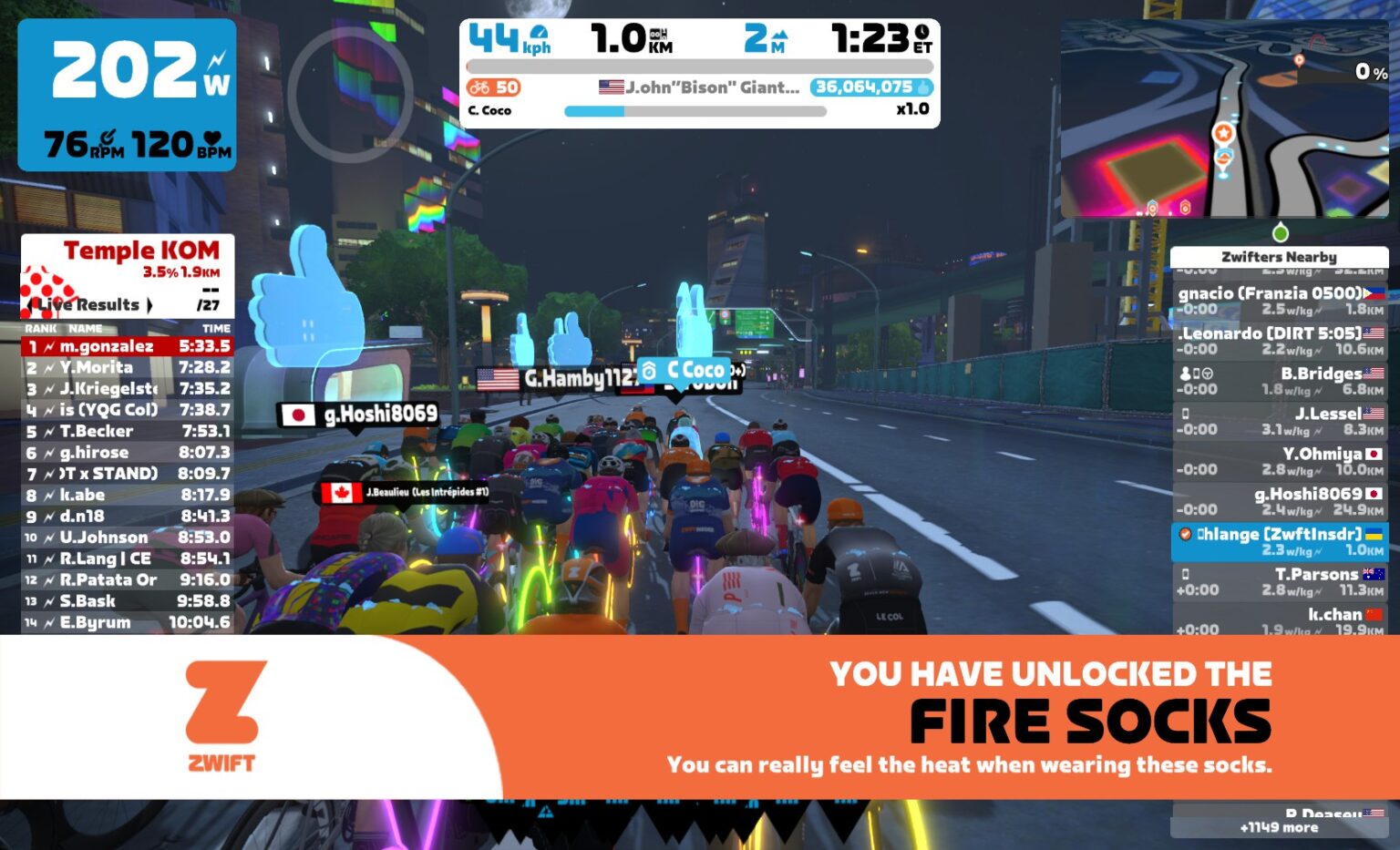Click the route progress bar under the speed display
Screen dimensions: 1400x850
pyautogui.click(x=701, y=66)
